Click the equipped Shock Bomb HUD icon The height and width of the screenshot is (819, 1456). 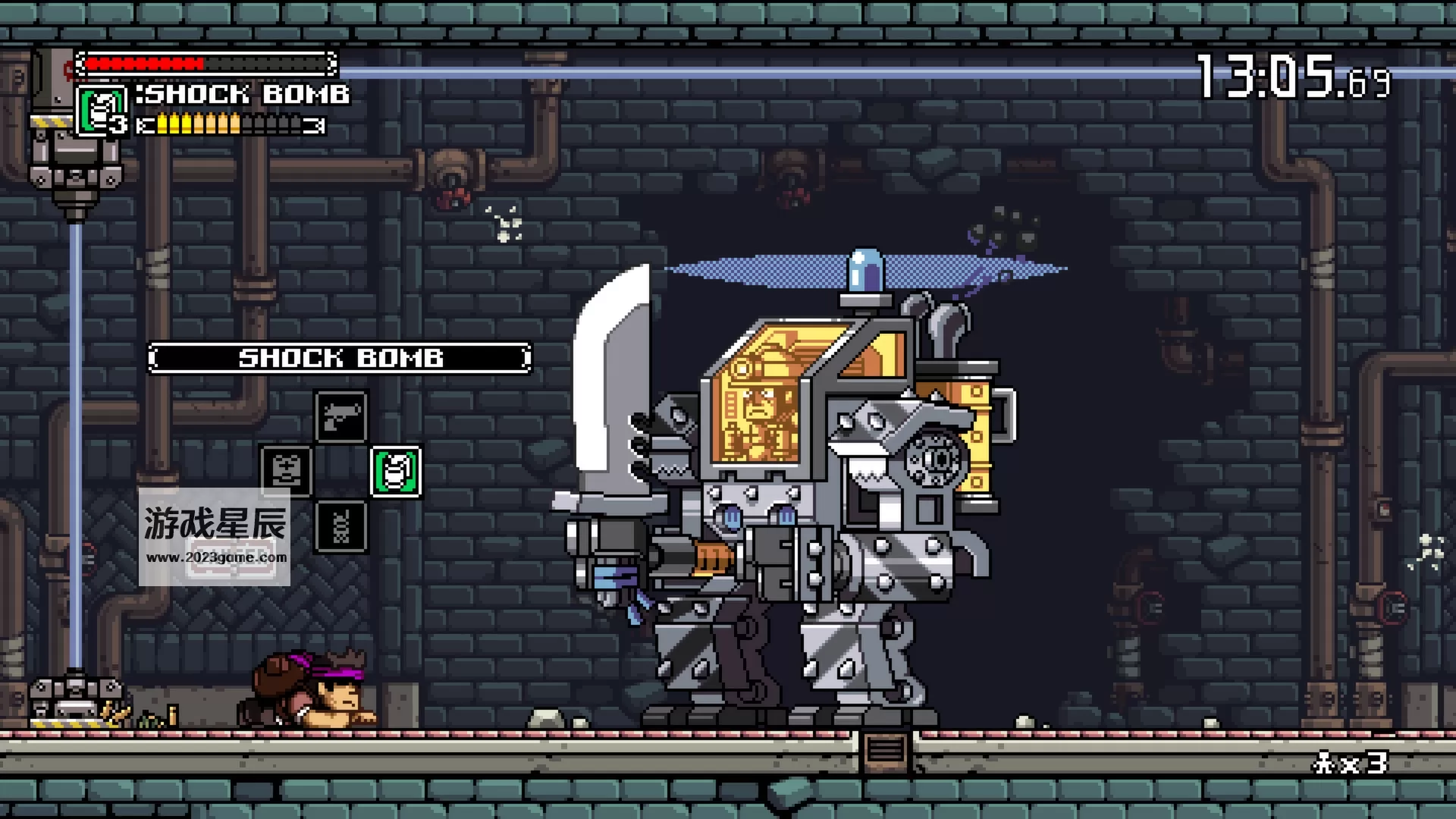102,111
